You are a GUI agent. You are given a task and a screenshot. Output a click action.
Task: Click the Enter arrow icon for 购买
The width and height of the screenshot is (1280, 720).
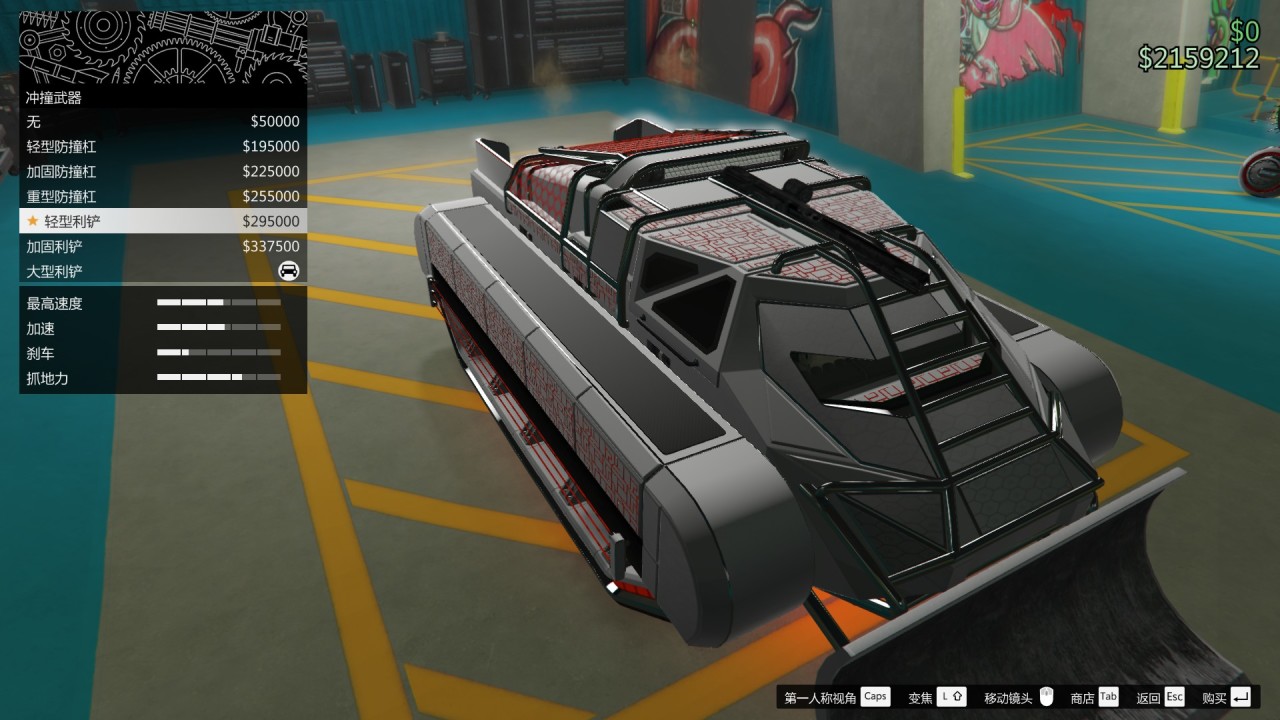coord(1240,697)
